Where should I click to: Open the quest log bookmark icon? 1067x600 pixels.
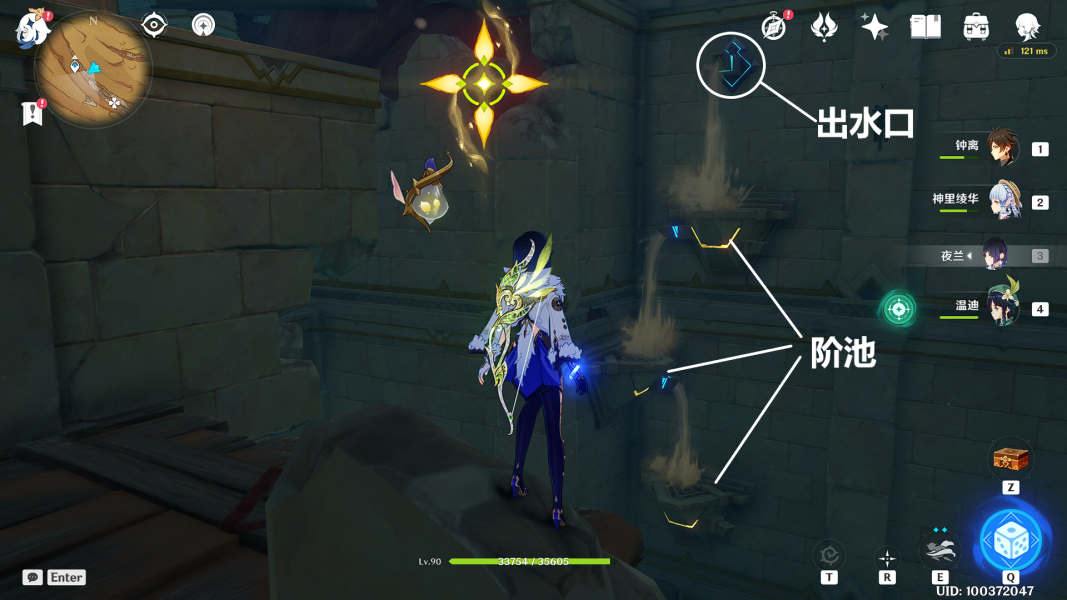32,113
